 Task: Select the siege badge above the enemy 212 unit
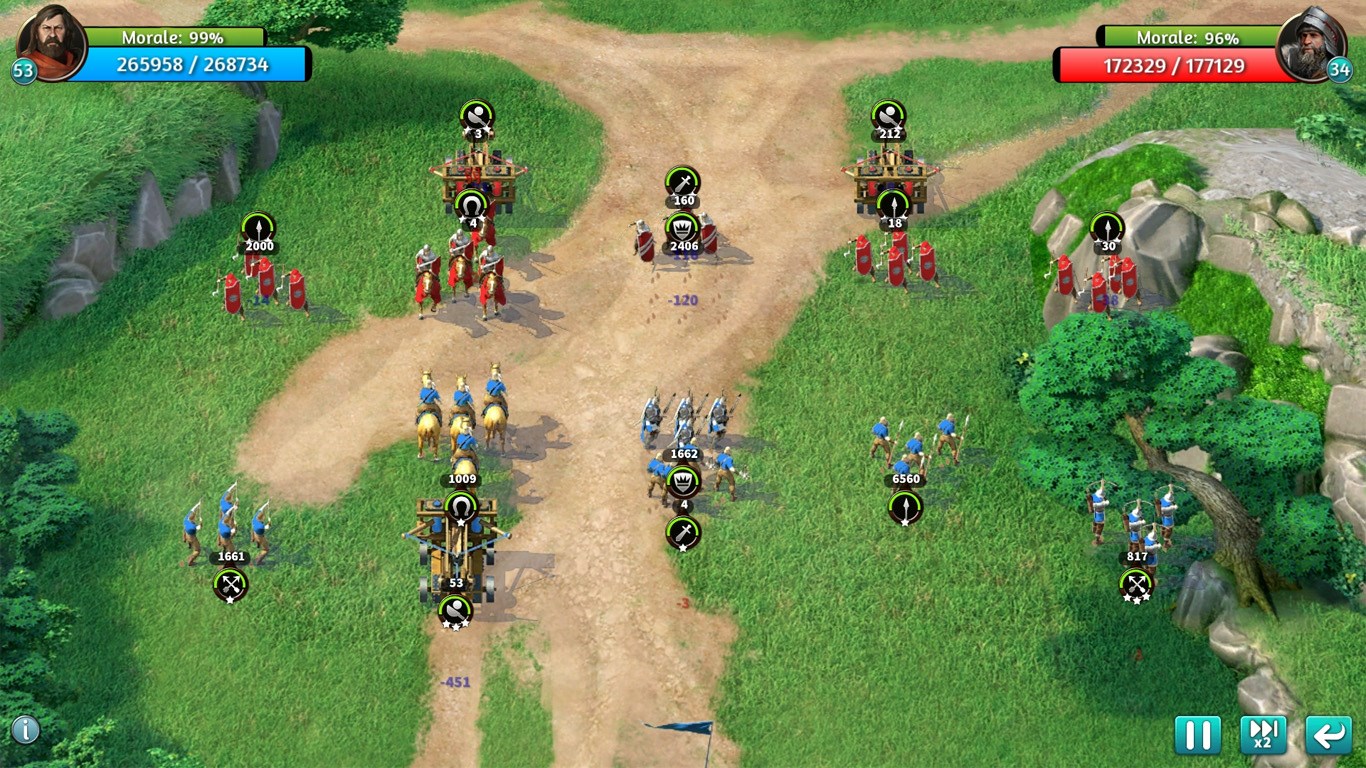888,115
